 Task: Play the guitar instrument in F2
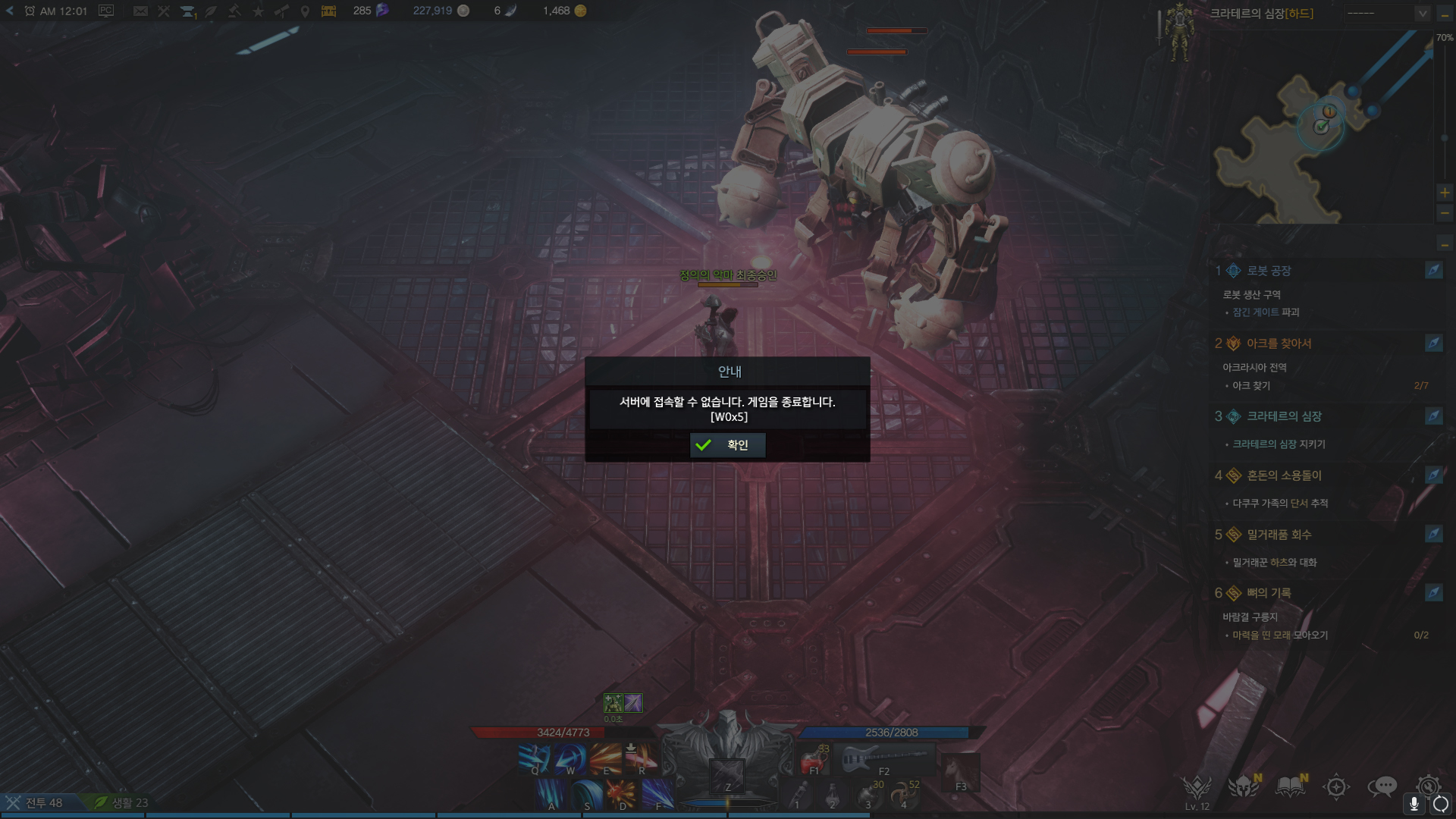(884, 759)
